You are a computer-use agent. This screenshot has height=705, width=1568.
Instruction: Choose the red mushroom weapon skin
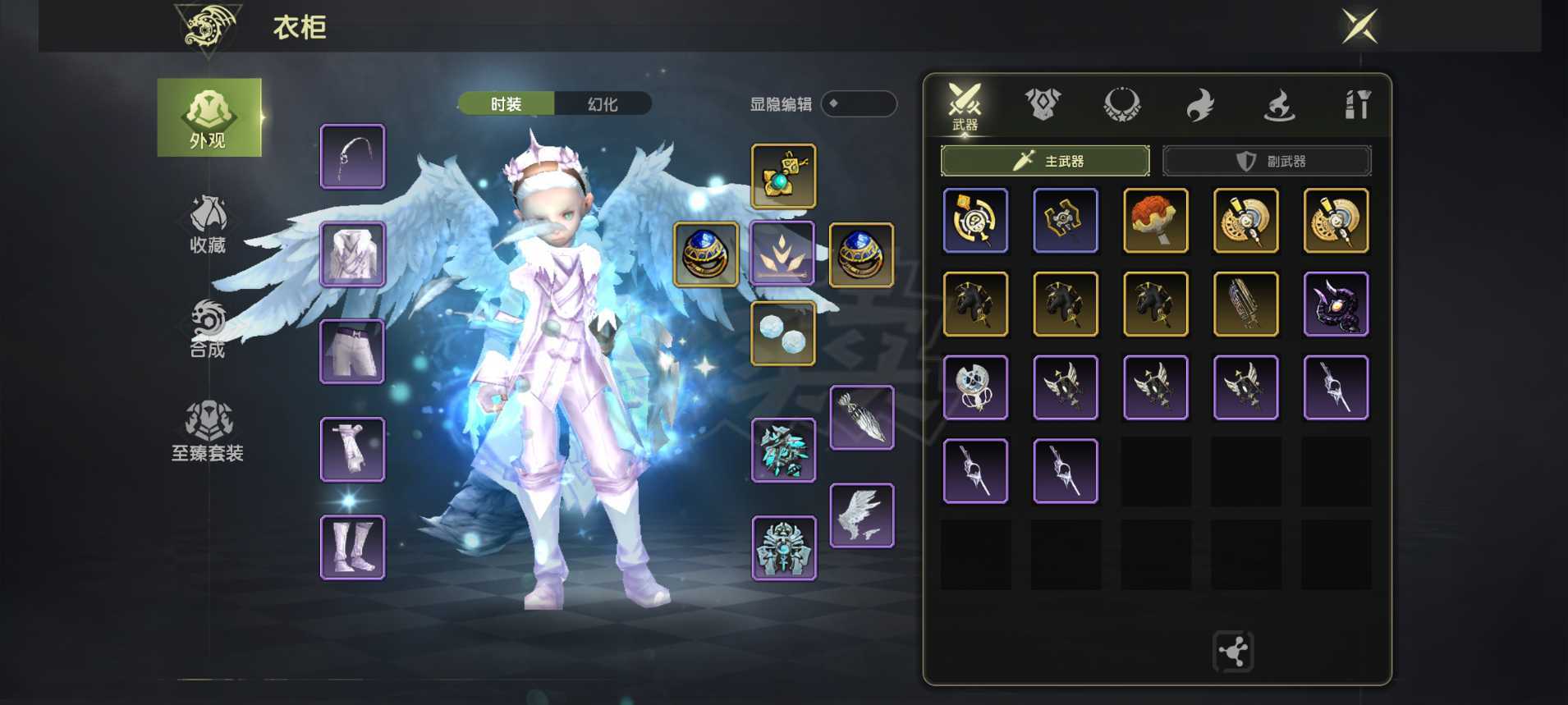1155,220
